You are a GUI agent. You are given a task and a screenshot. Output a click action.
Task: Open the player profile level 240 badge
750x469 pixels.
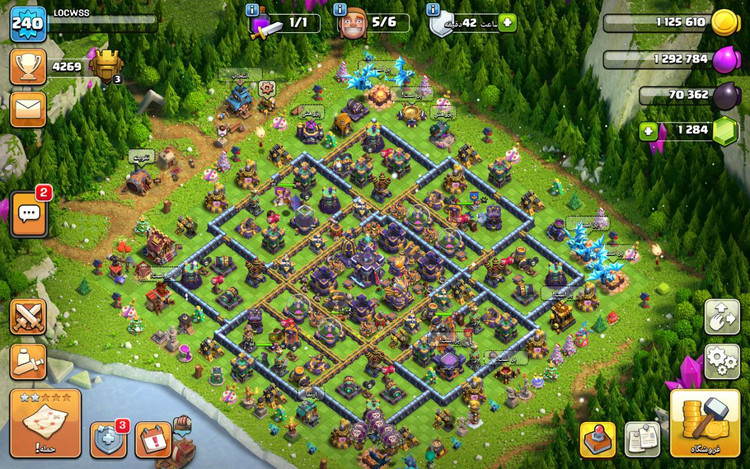pyautogui.click(x=28, y=22)
